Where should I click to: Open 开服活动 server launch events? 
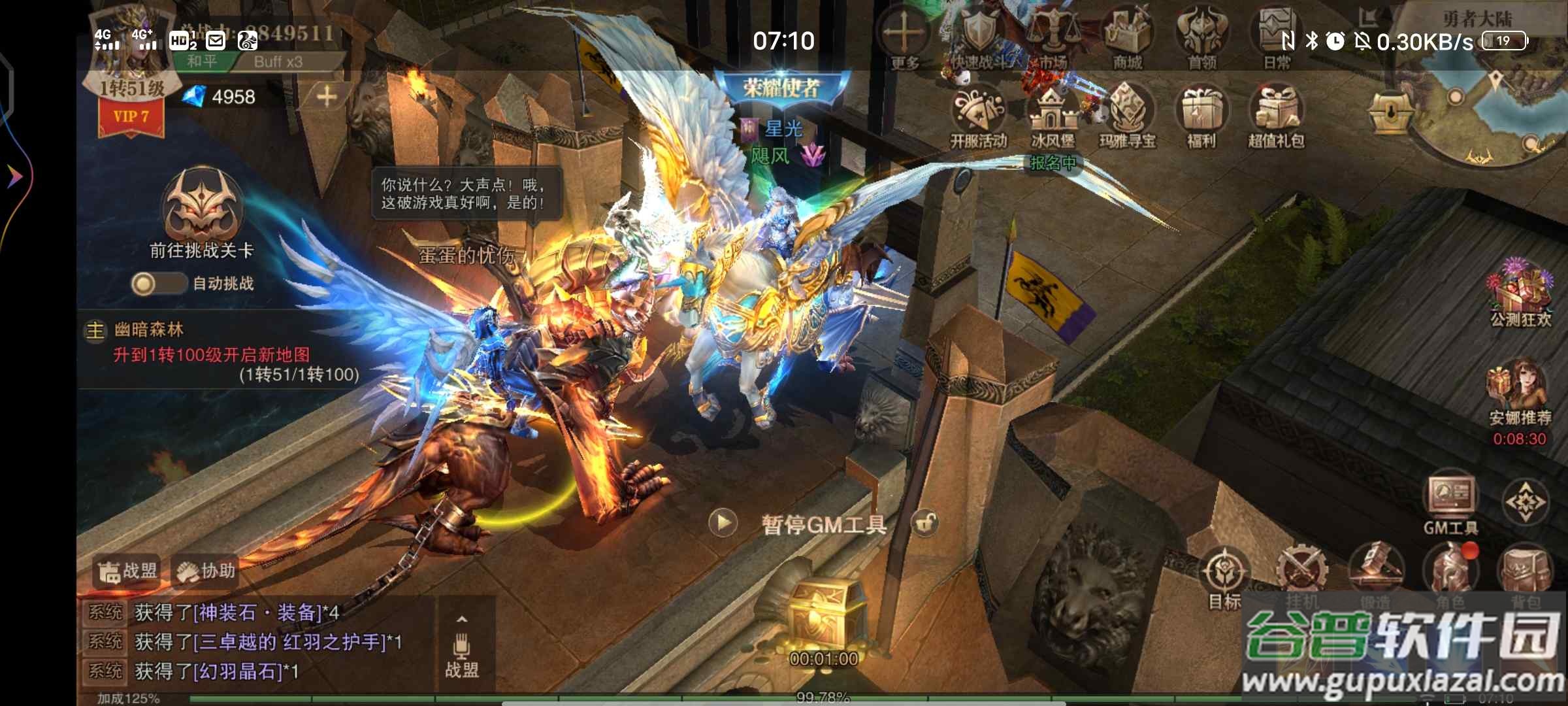[978, 114]
